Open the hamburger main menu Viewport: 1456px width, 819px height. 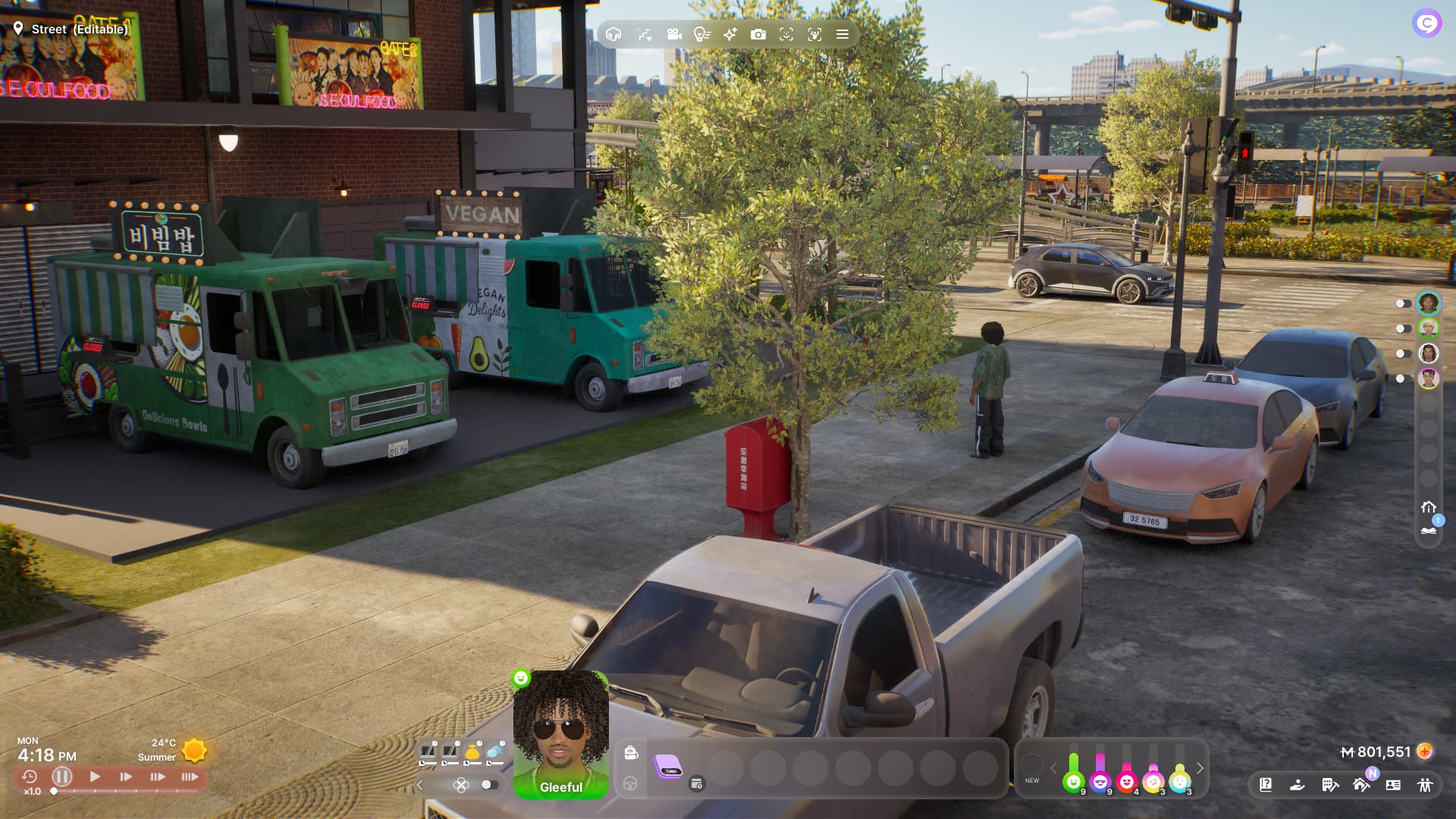[x=843, y=34]
